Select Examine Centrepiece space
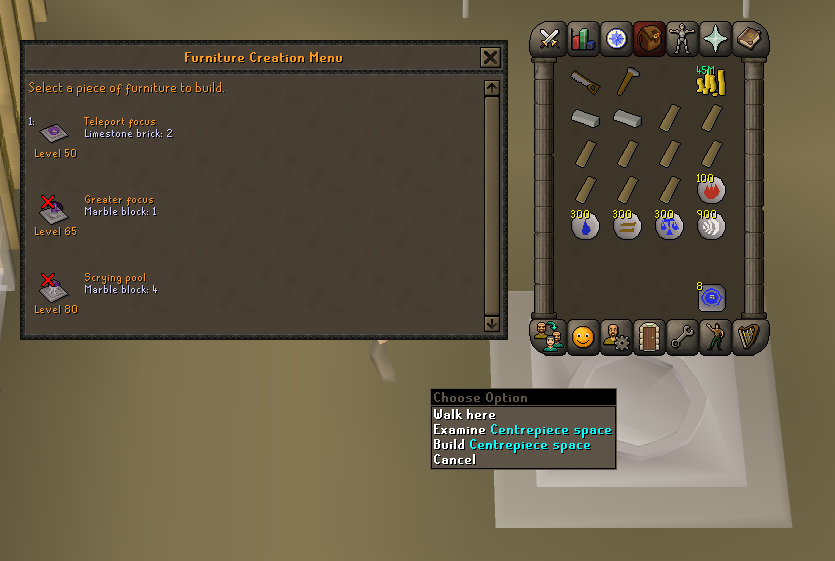The width and height of the screenshot is (835, 561). pos(522,429)
